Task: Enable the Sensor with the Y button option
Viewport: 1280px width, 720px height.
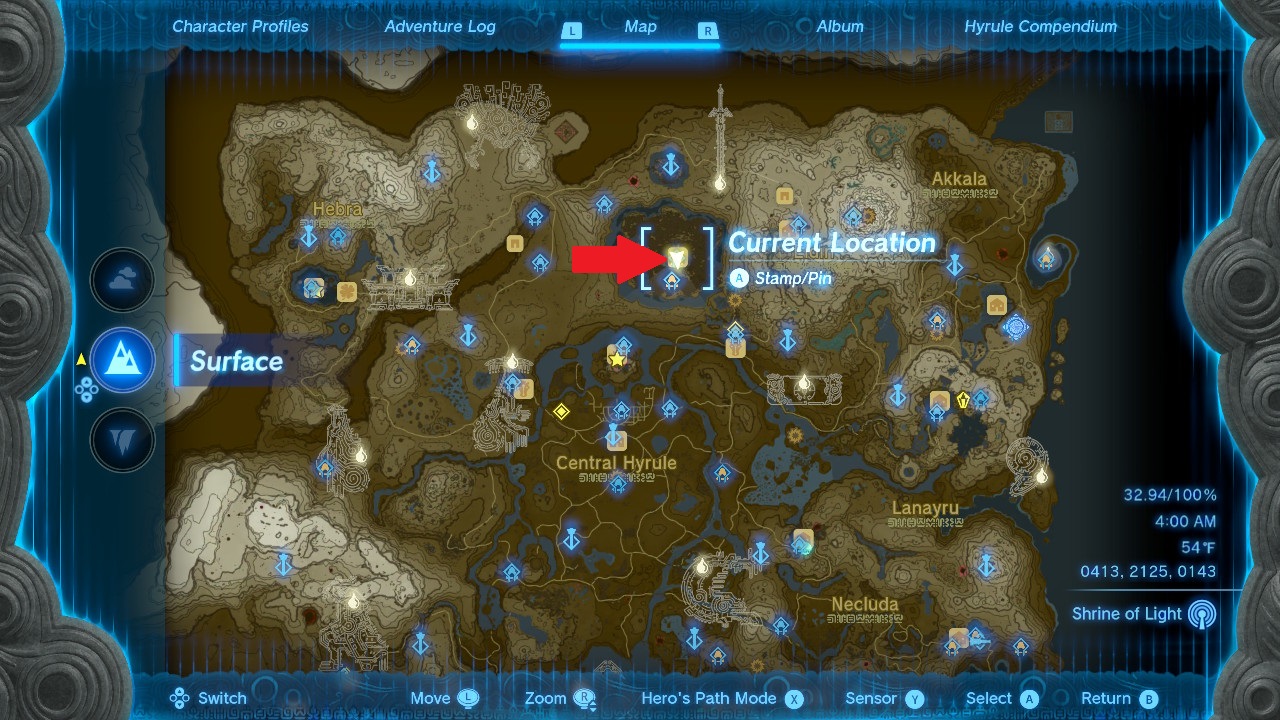Action: (x=884, y=698)
